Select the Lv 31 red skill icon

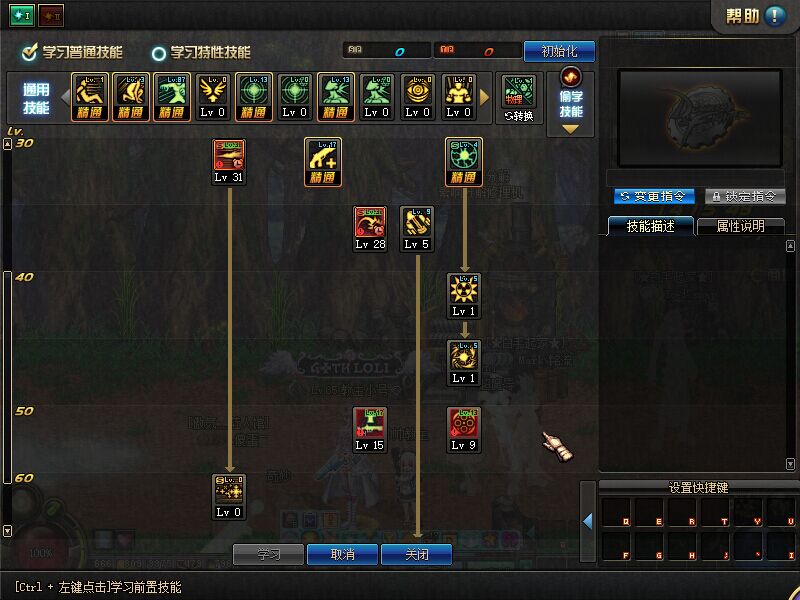tap(229, 155)
